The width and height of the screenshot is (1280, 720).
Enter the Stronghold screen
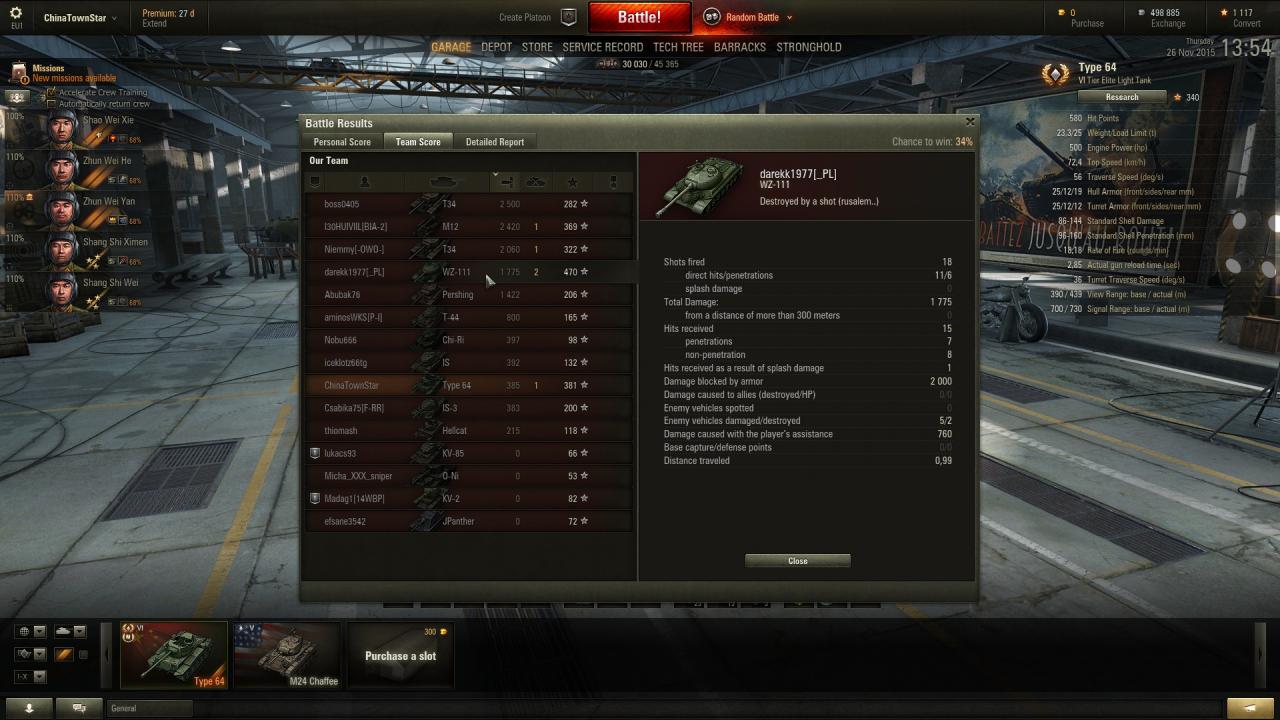pos(809,47)
